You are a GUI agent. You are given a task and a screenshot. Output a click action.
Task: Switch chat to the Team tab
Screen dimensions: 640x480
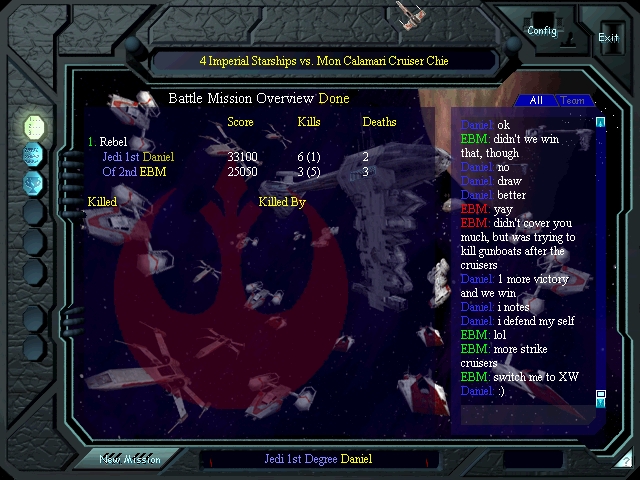572,101
